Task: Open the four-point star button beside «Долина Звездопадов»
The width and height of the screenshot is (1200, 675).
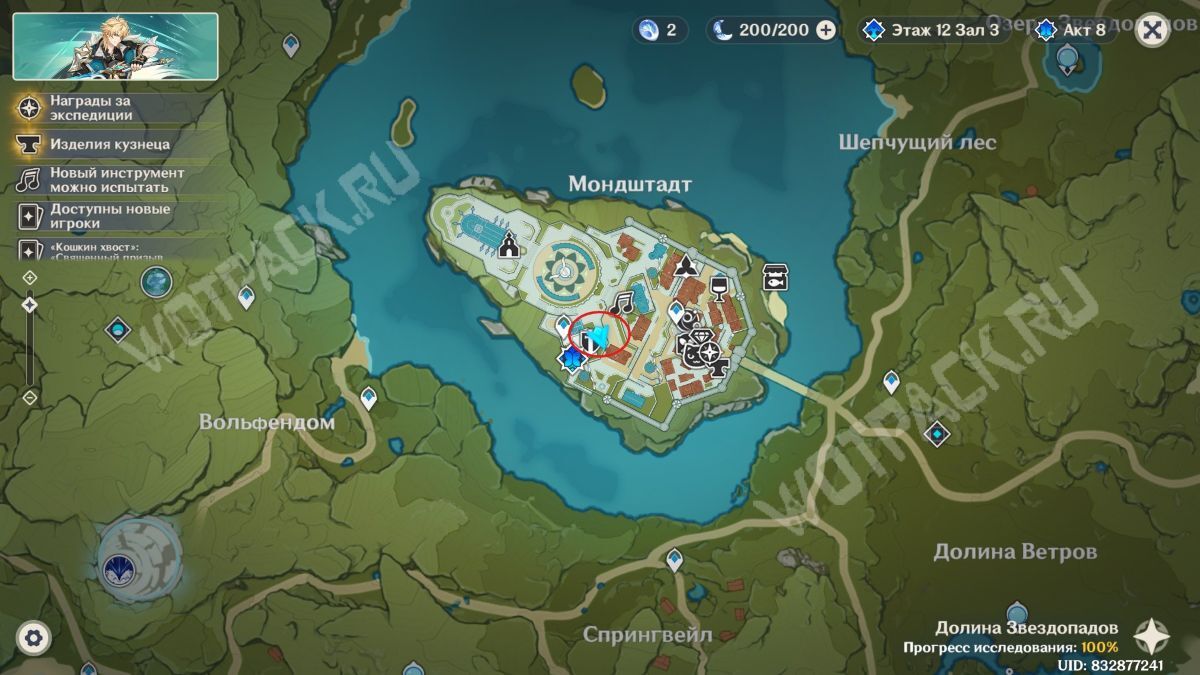Action: (1153, 636)
